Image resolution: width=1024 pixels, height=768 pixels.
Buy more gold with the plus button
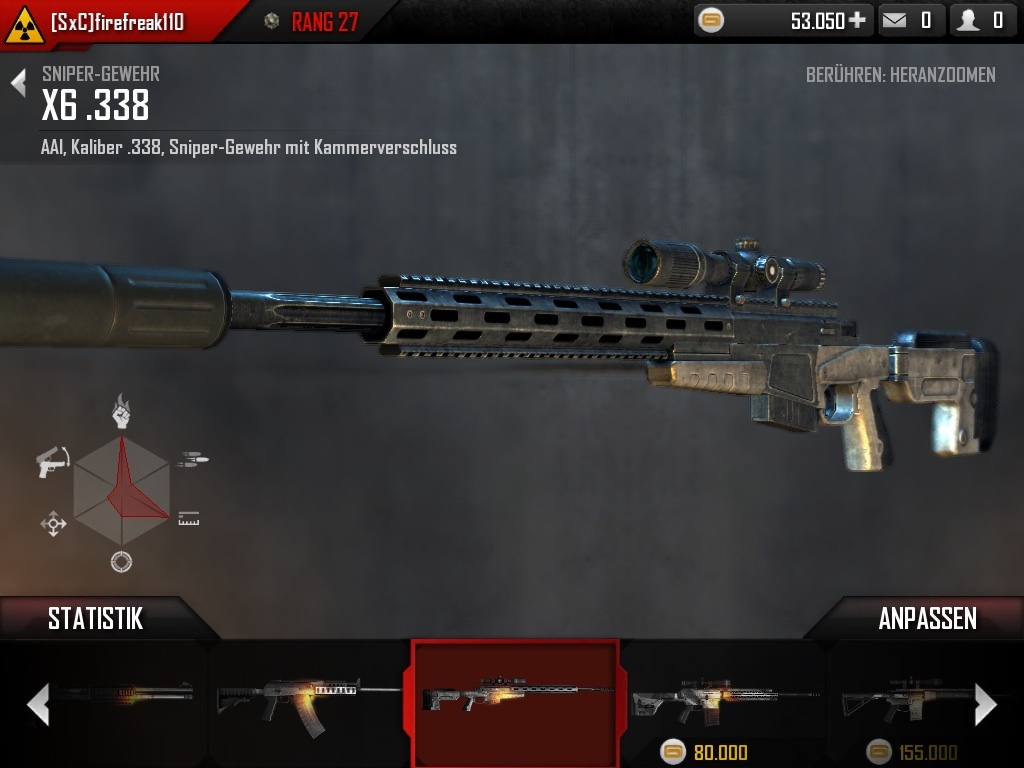click(857, 20)
